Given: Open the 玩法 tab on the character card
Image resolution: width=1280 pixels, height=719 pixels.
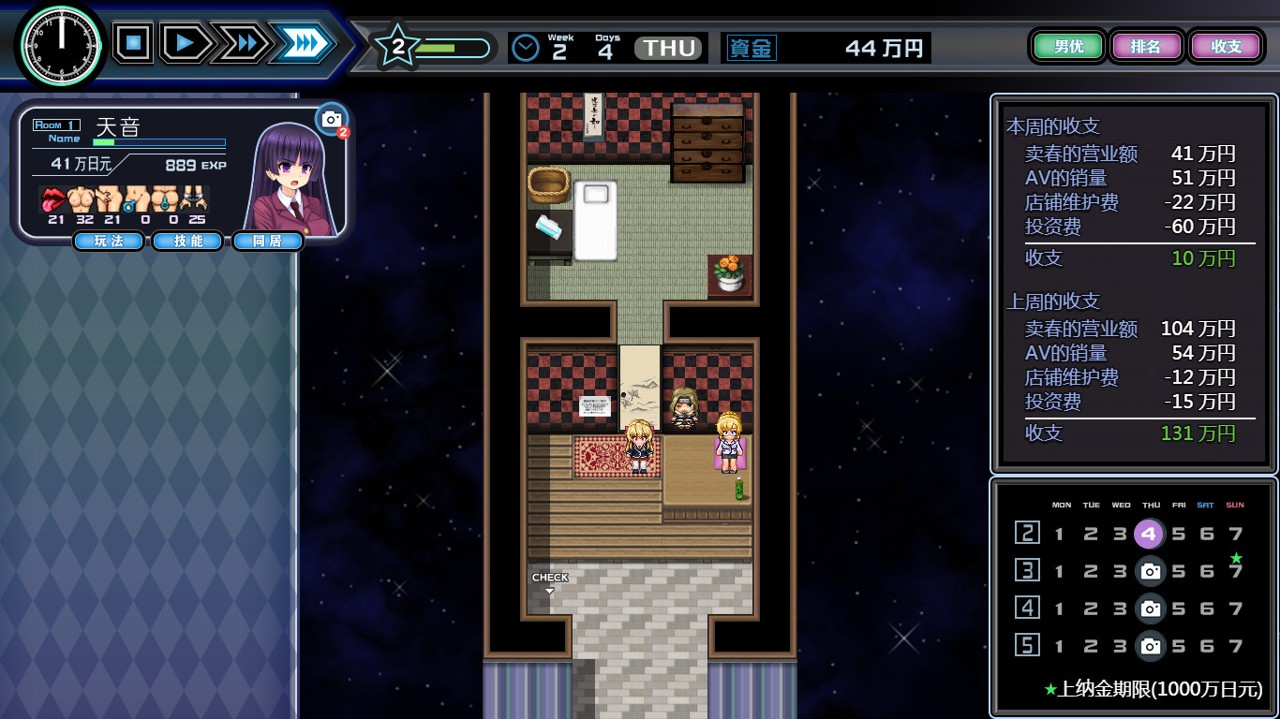Looking at the screenshot, I should [x=108, y=241].
